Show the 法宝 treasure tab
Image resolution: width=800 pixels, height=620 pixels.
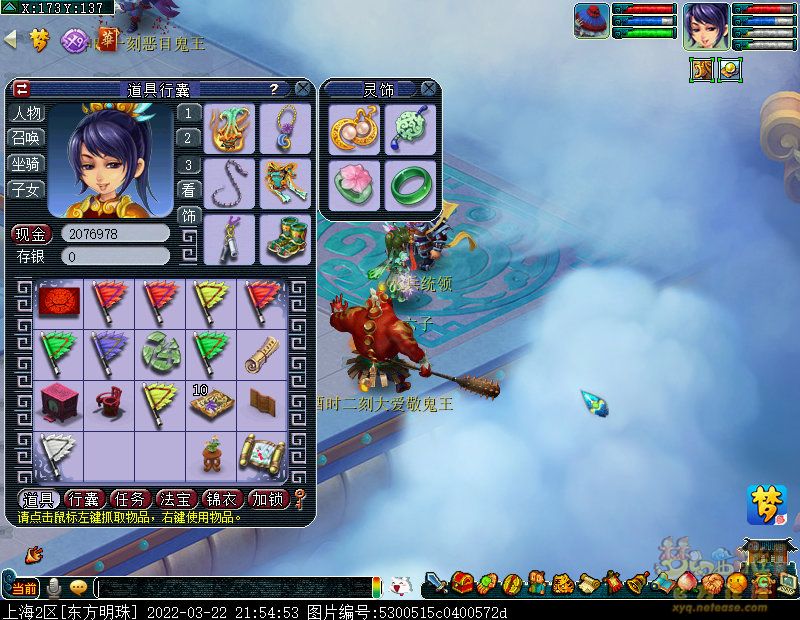(x=176, y=498)
